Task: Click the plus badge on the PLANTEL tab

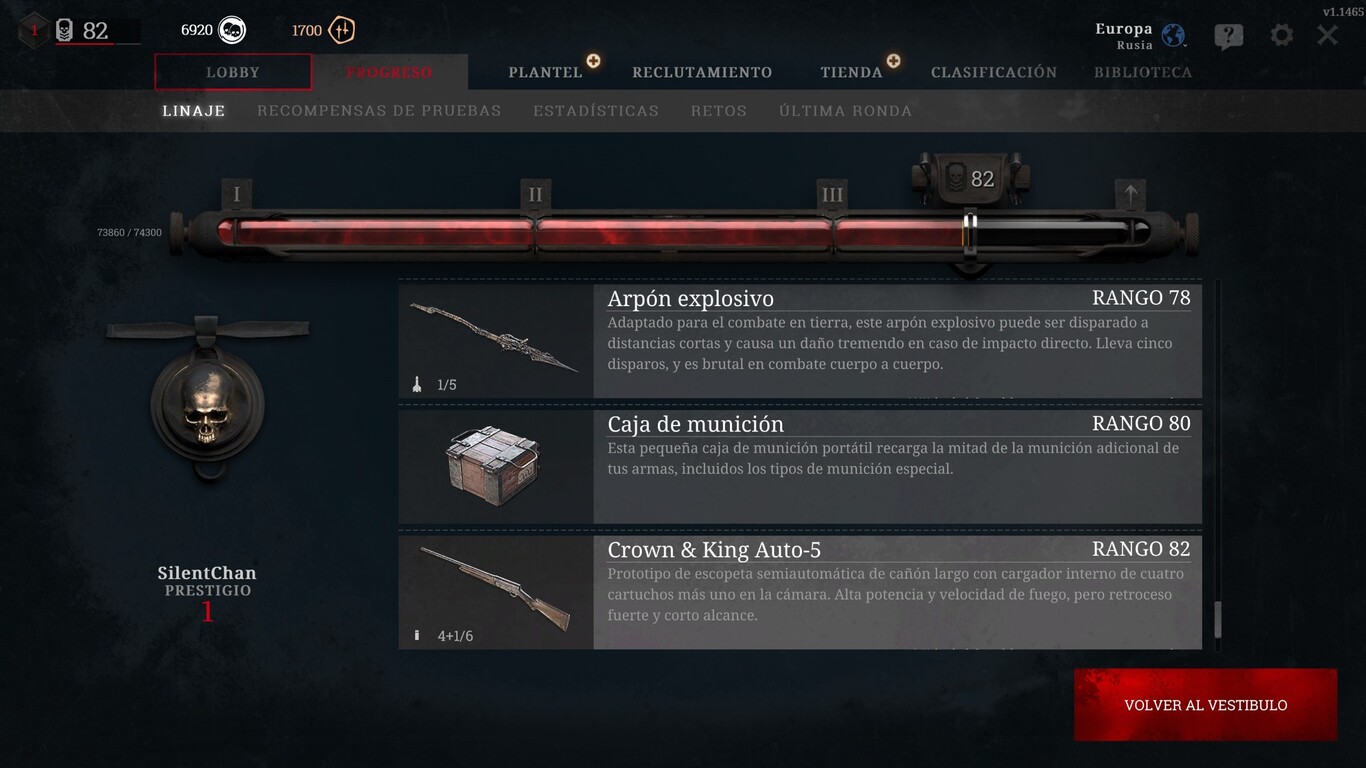Action: pos(594,61)
